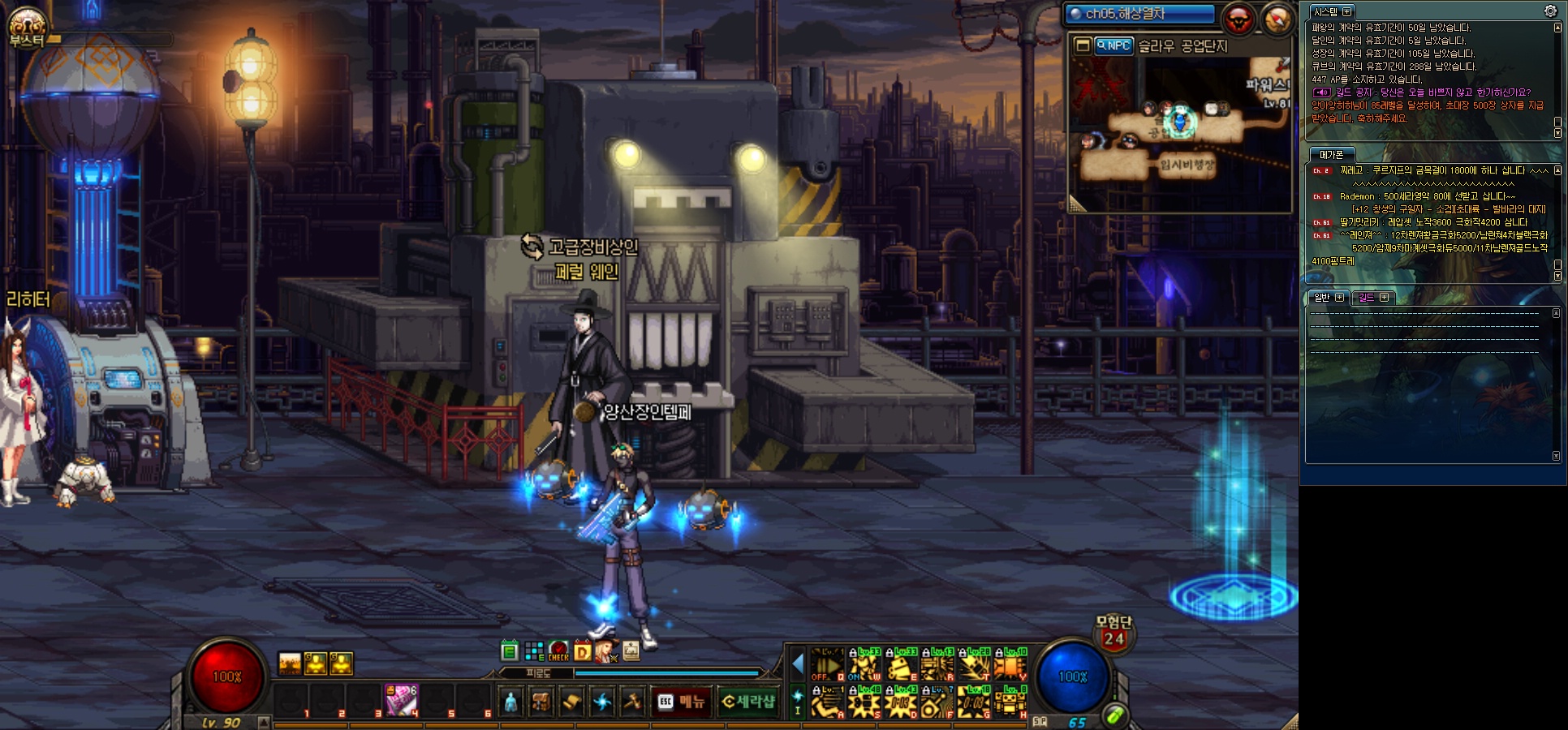The height and width of the screenshot is (730, 1568).
Task: Open the orange D calendar icon
Action: 582,651
